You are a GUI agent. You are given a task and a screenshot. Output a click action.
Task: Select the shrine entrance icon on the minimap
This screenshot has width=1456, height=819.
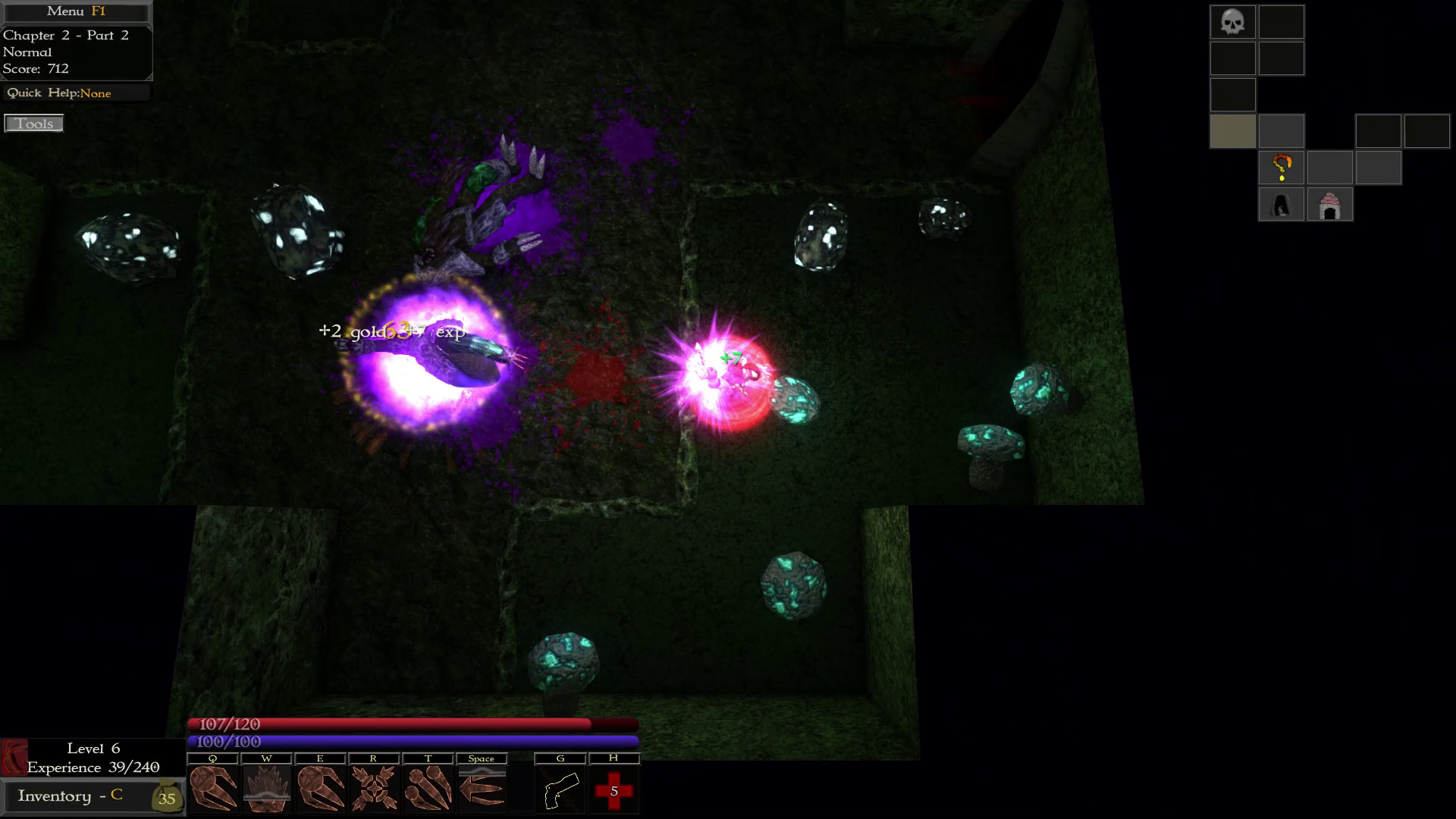pos(1330,203)
